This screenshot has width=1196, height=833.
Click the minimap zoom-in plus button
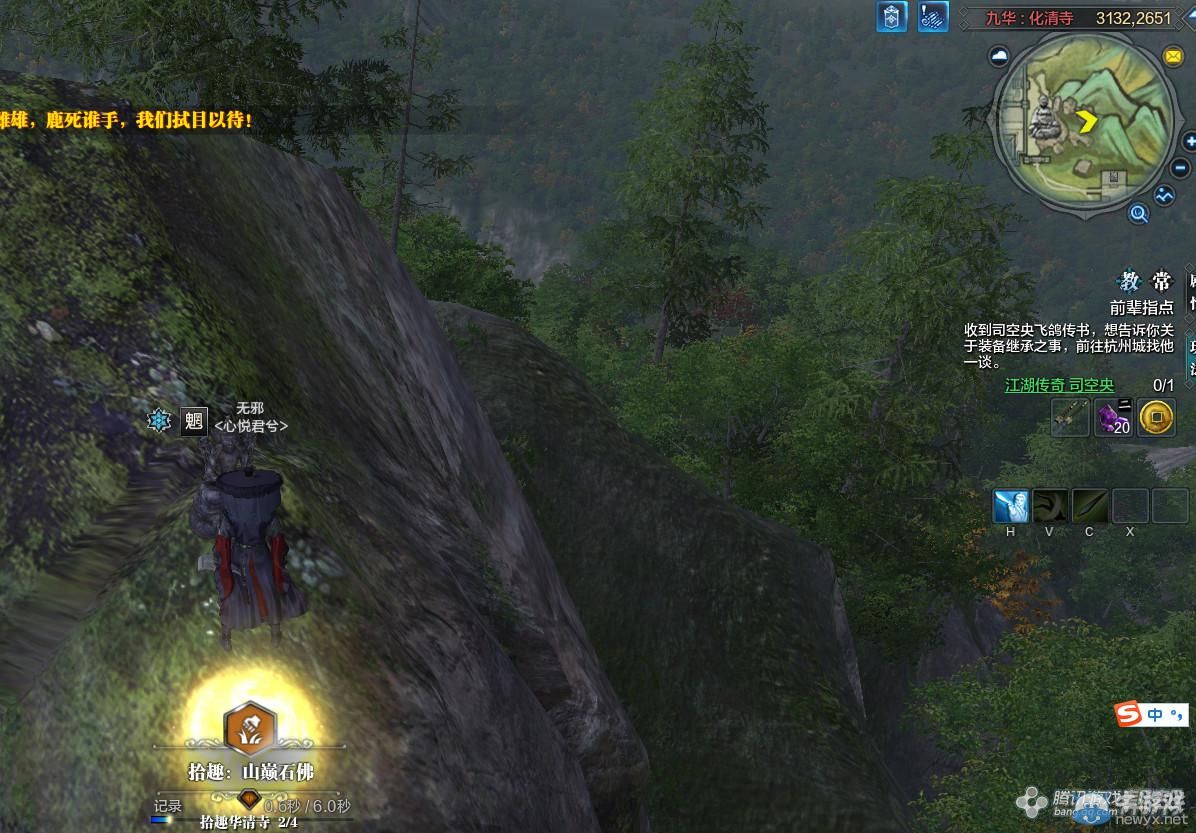(1189, 142)
